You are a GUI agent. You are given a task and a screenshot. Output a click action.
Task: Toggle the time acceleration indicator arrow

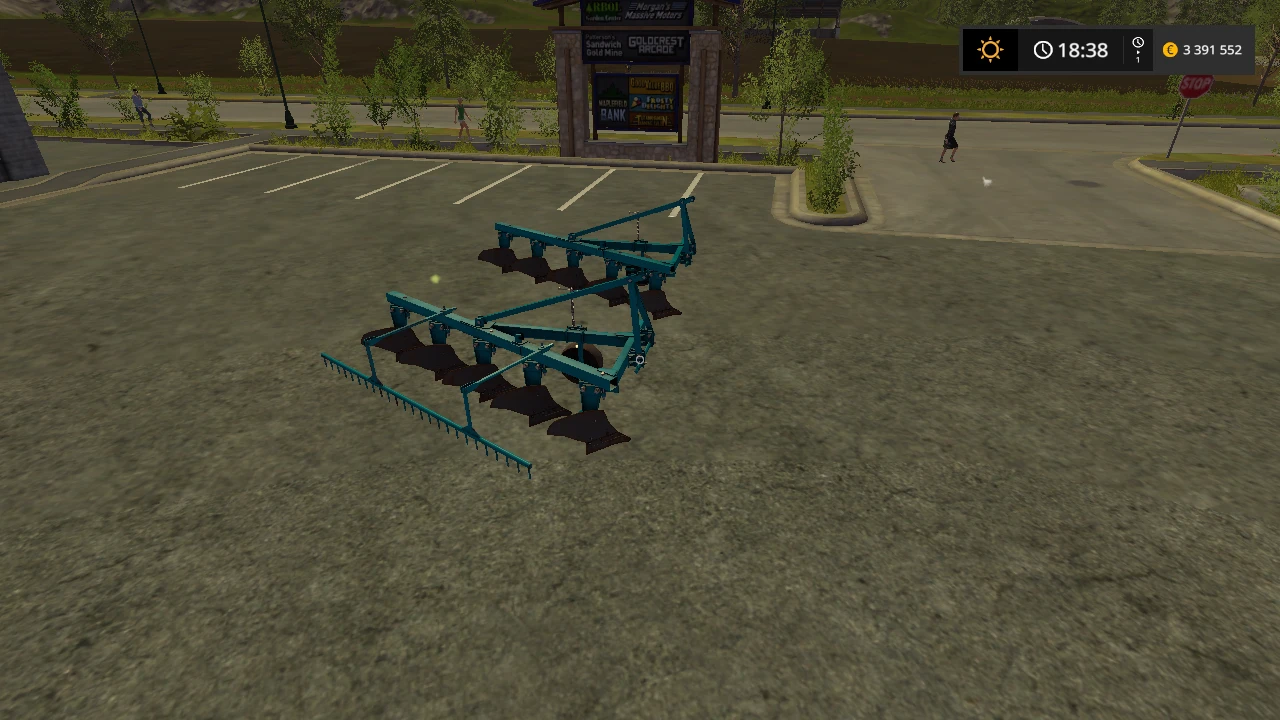[x=1139, y=53]
